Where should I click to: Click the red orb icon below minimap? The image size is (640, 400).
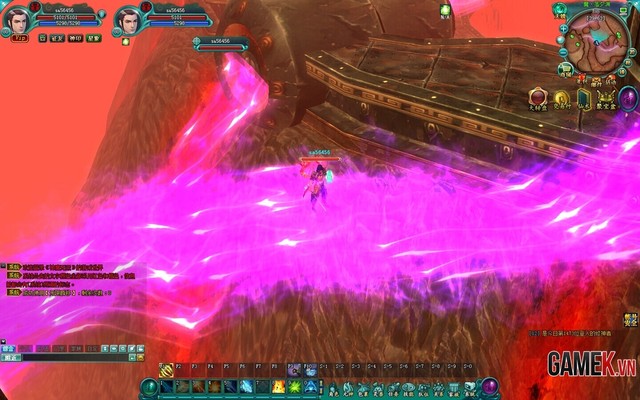(536, 98)
